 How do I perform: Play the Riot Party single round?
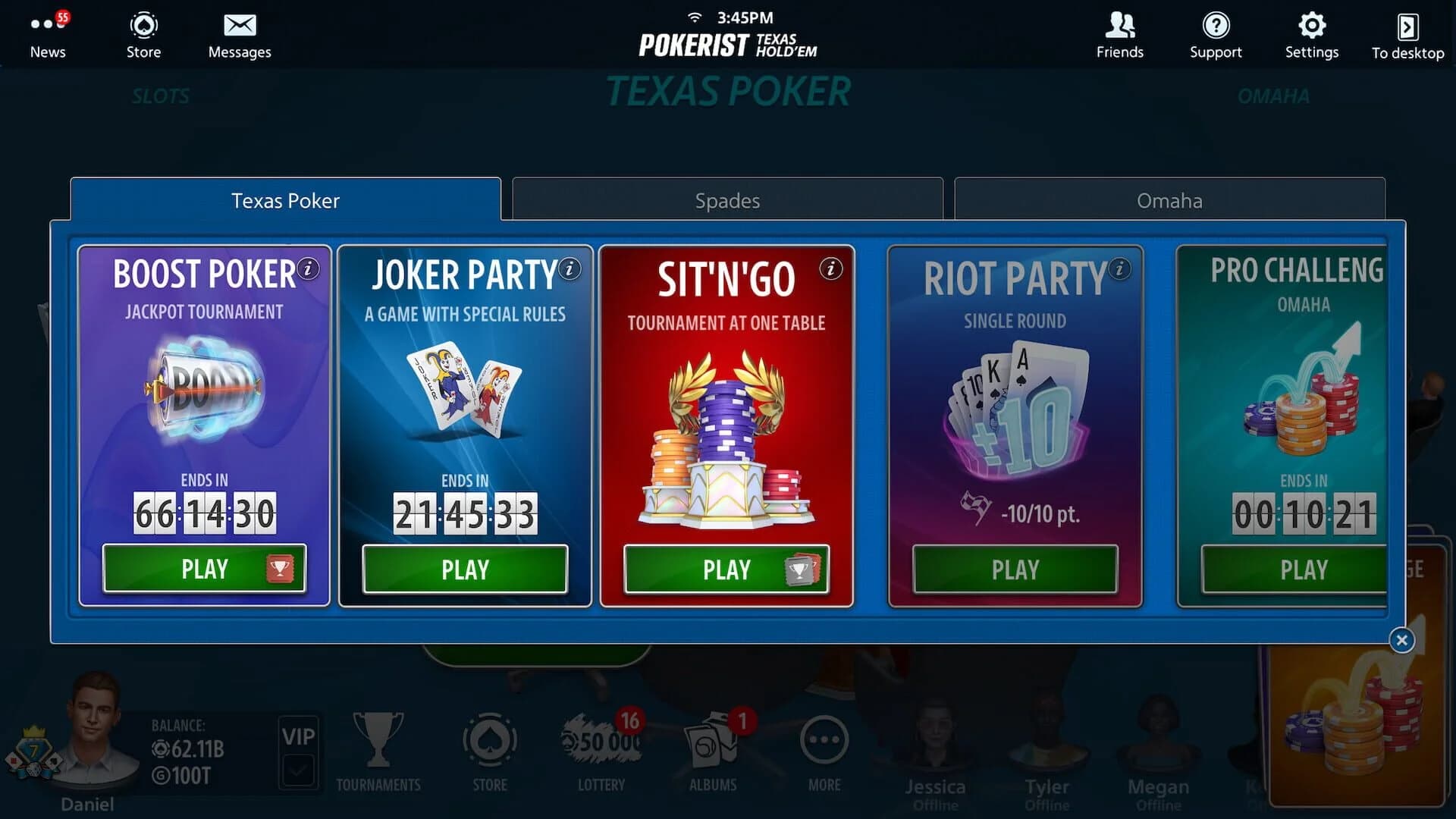pos(1015,570)
